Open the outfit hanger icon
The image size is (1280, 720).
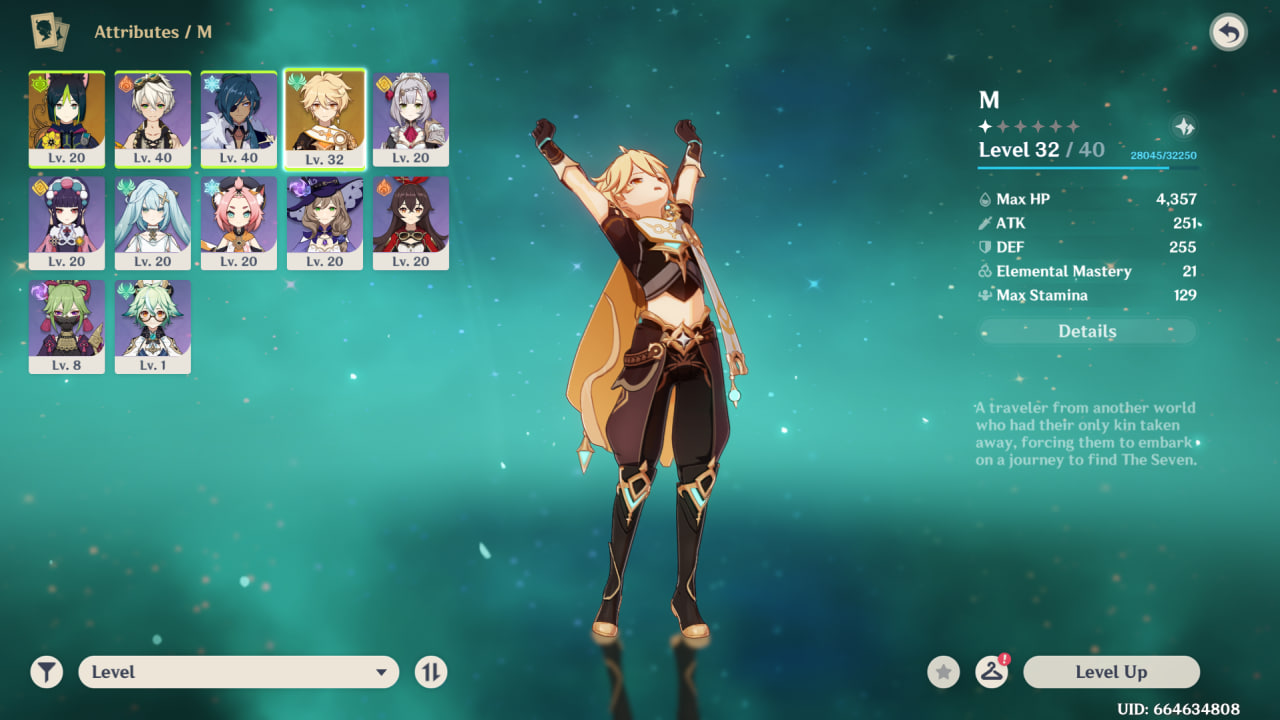[x=991, y=672]
